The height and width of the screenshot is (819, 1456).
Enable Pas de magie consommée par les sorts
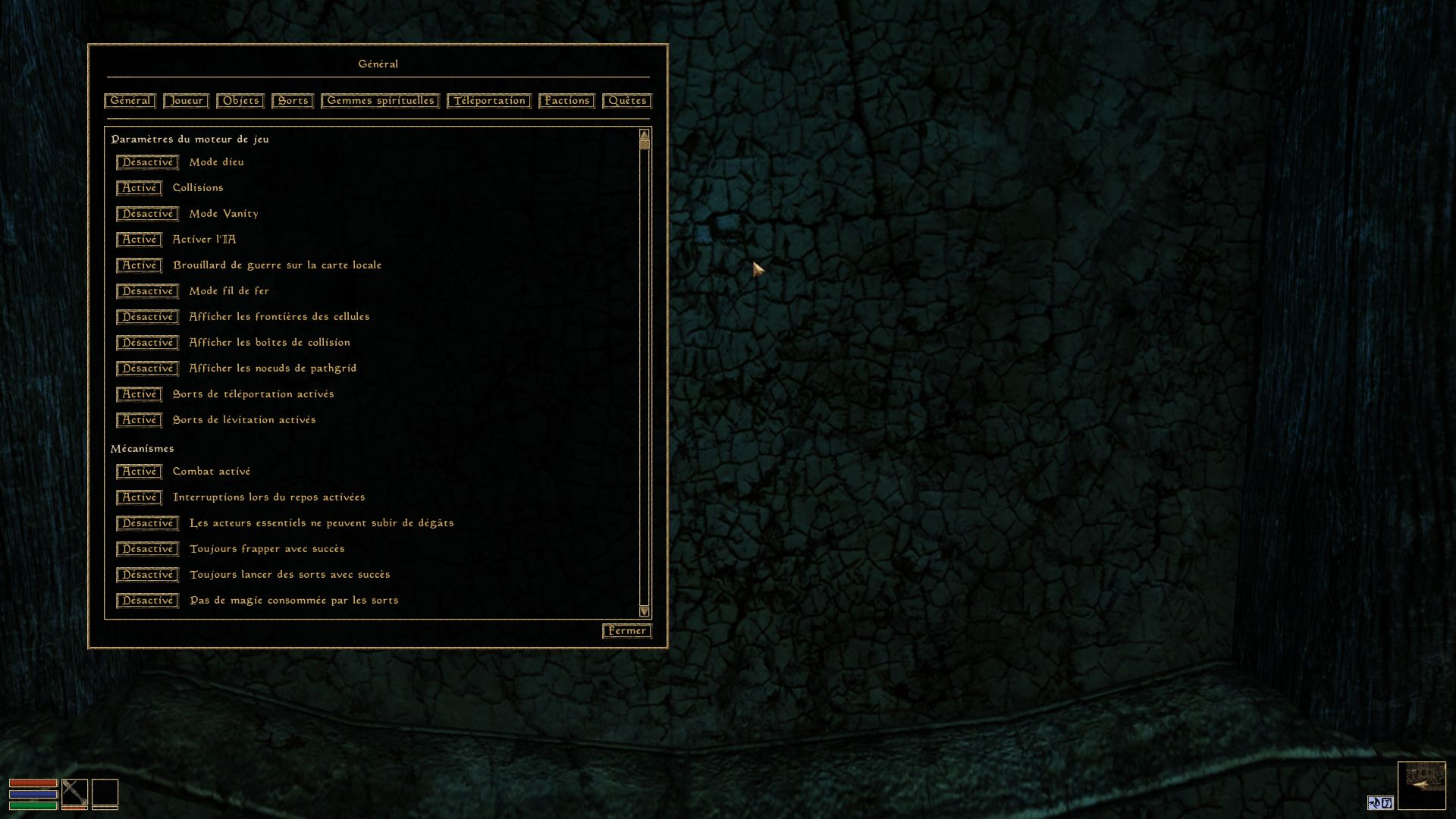coord(147,601)
